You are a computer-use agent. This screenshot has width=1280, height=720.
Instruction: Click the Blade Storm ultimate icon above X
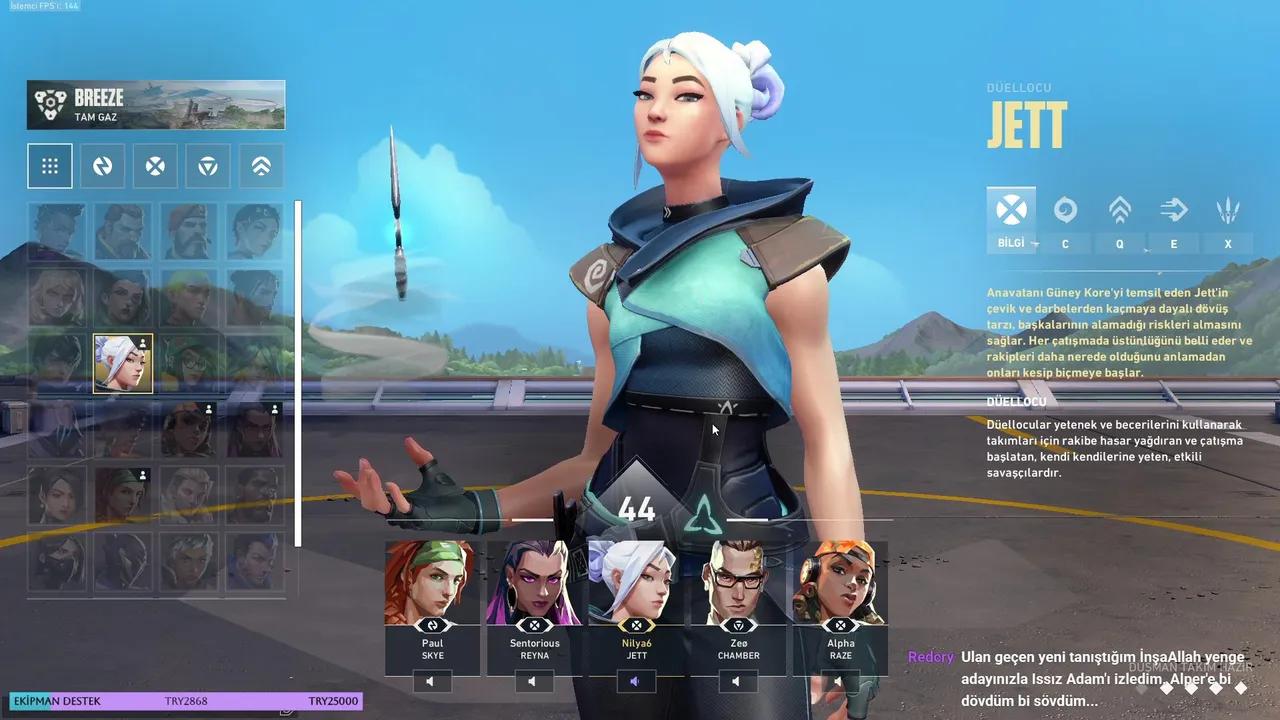click(1227, 210)
